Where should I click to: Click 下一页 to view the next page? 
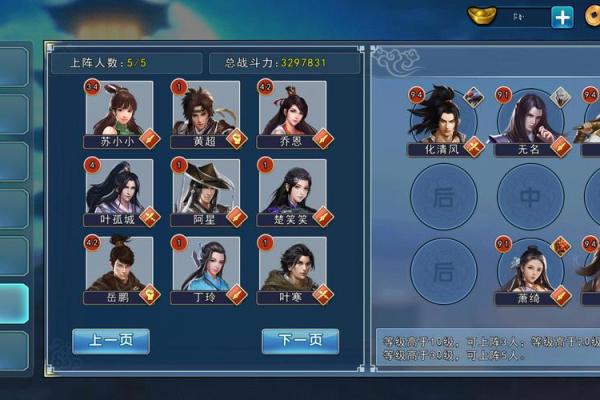click(x=300, y=341)
